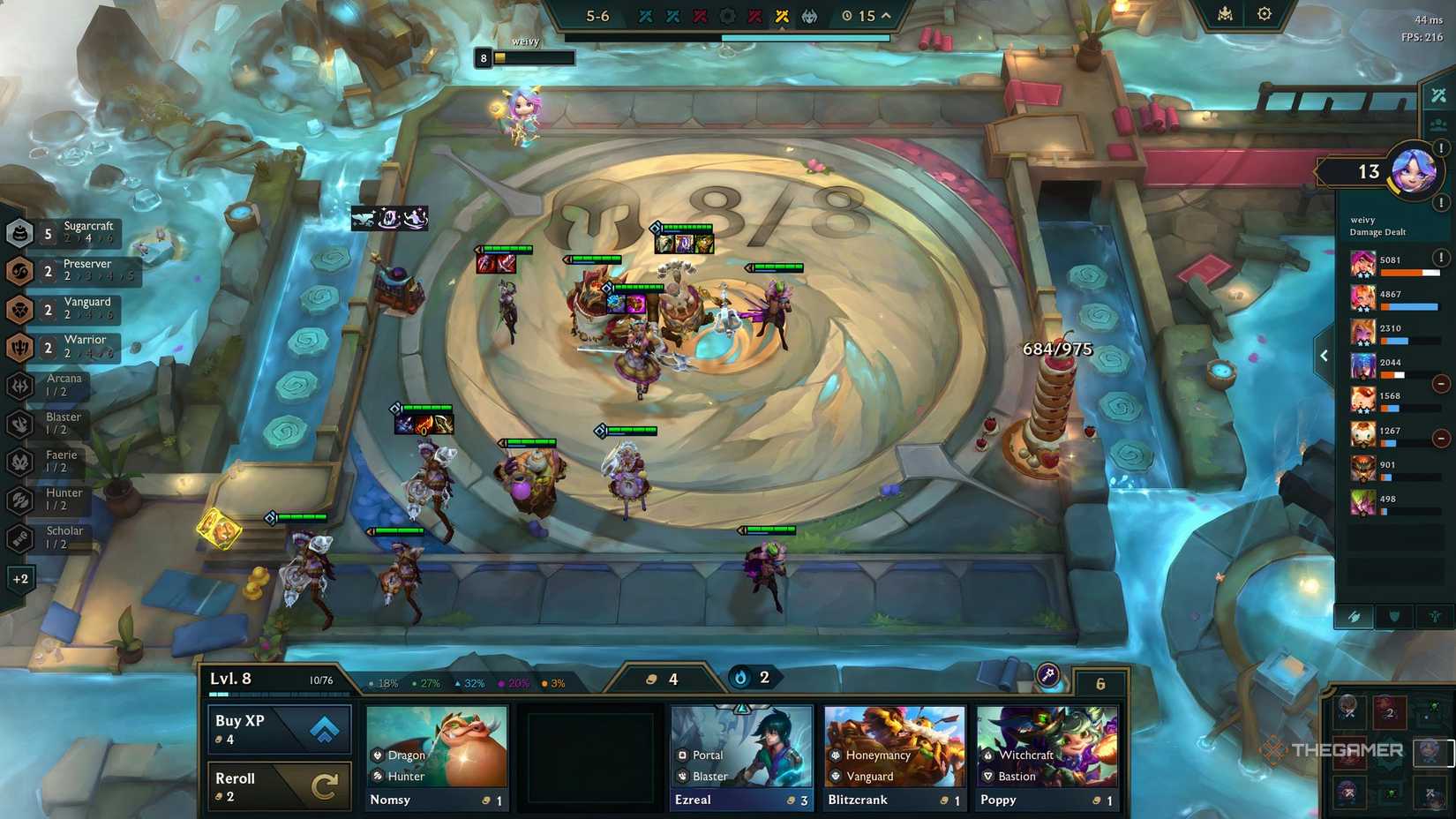Image resolution: width=1456 pixels, height=819 pixels.
Task: Collapse the damage leaderboard side panel arrow
Action: [x=1324, y=355]
